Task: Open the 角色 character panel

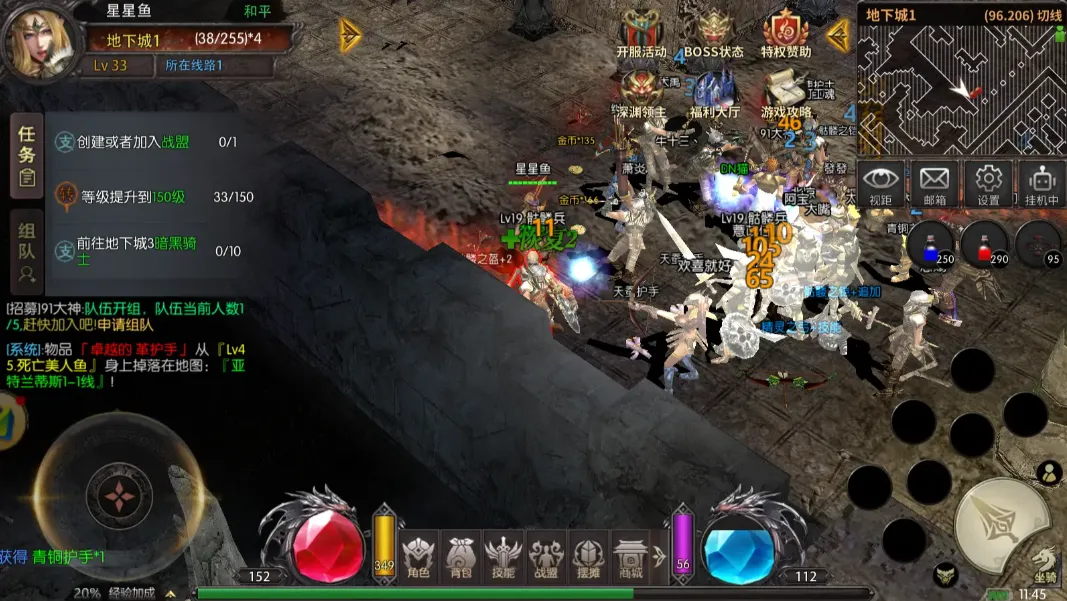Action: (419, 556)
